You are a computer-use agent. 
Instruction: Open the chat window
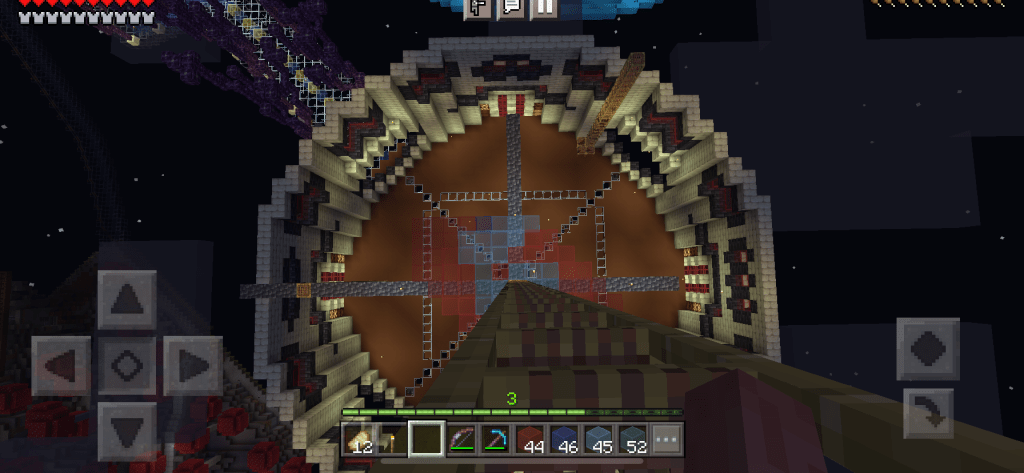511,7
